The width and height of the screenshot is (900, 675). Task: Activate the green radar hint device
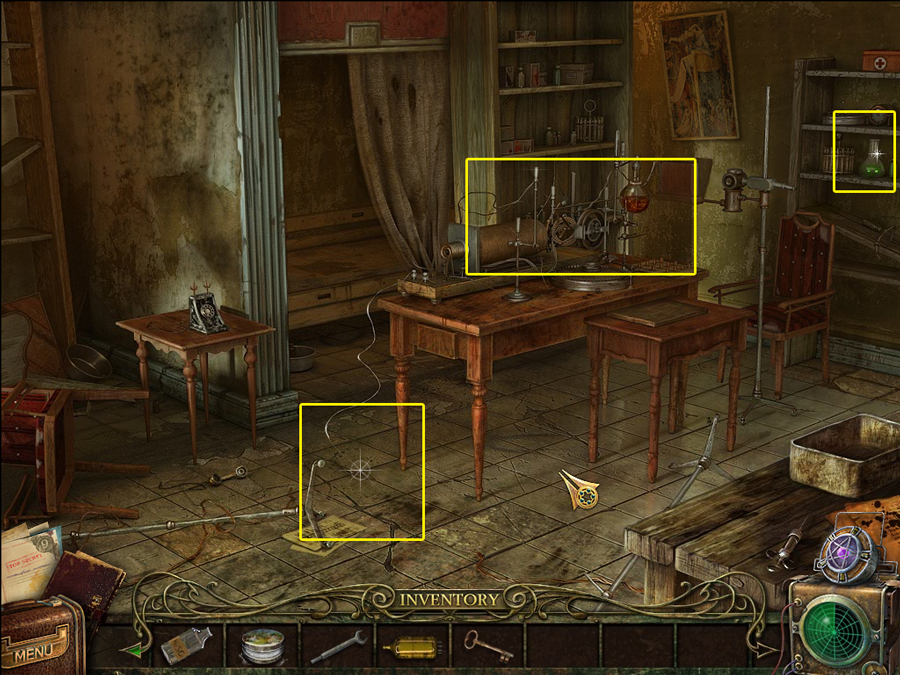(x=841, y=629)
